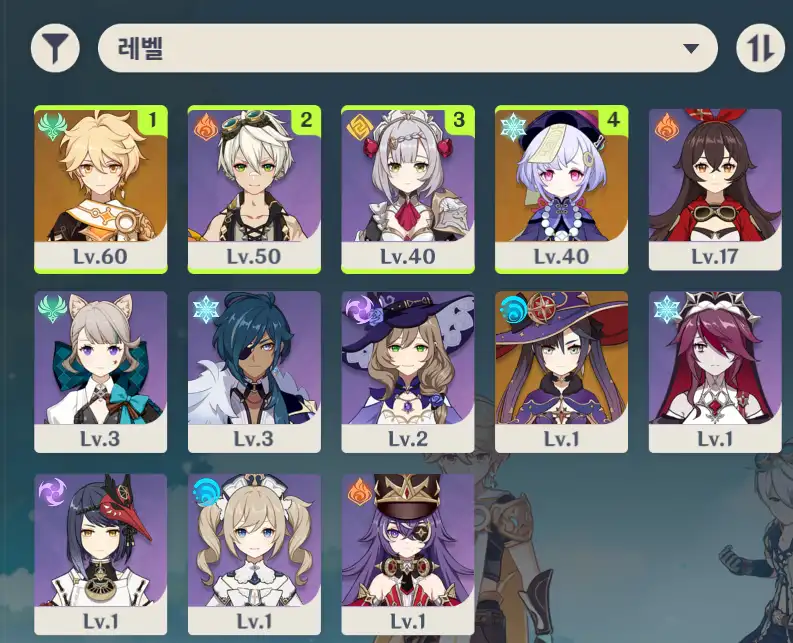Select Kaeya, the eyepatch Cryo character
Image resolution: width=793 pixels, height=643 pixels.
point(254,371)
